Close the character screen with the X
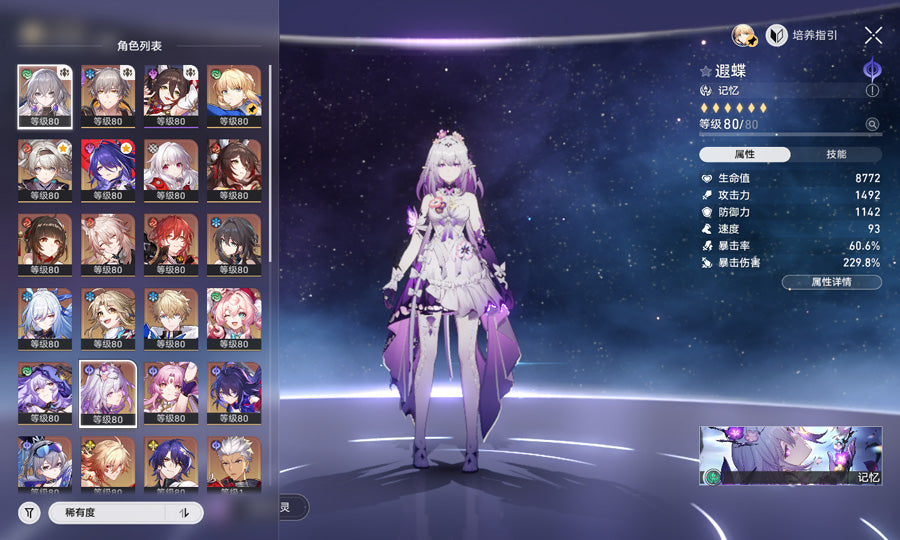Screen dimensions: 900x540 click(x=873, y=36)
